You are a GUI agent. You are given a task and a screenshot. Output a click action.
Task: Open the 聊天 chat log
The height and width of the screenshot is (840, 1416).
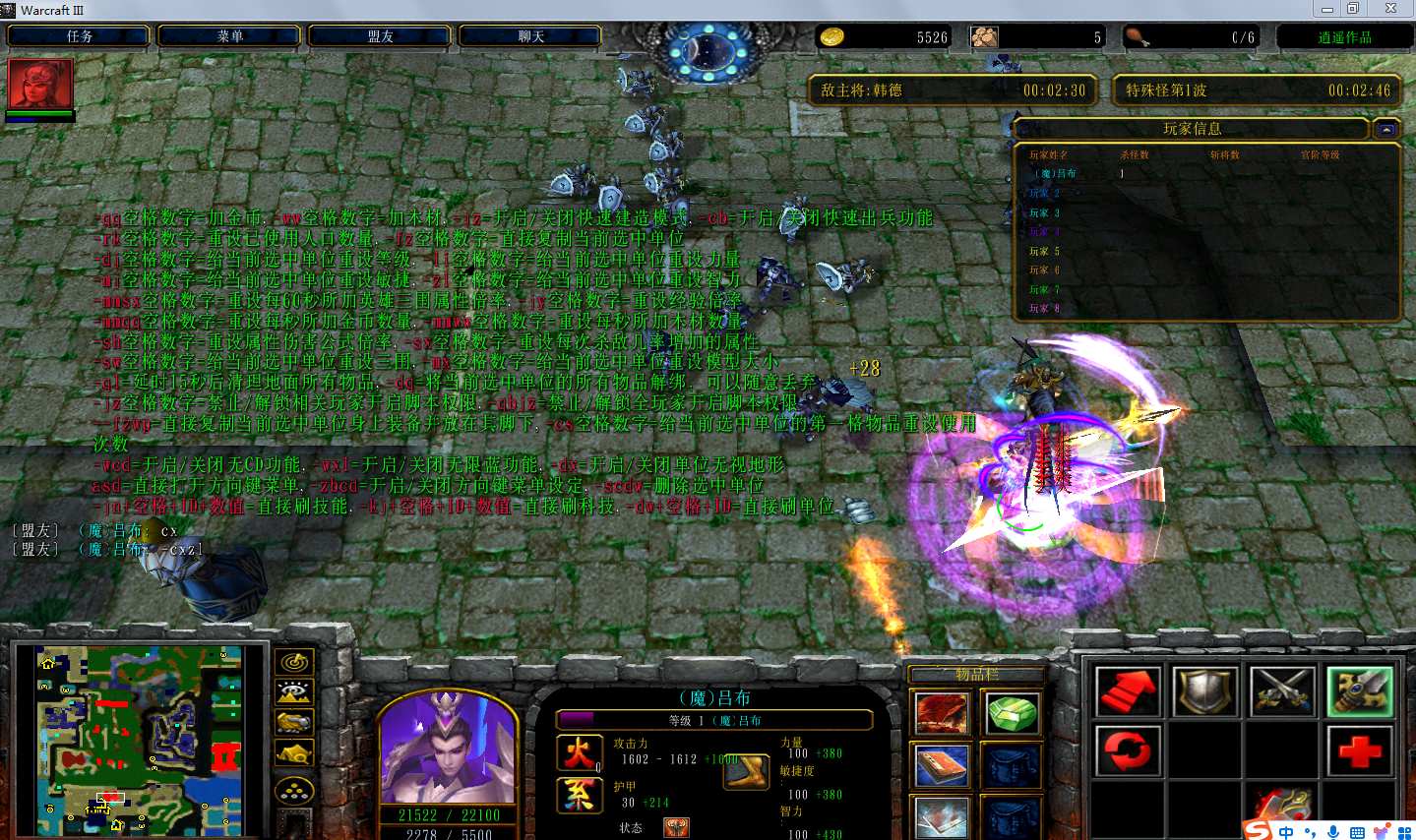click(x=531, y=36)
